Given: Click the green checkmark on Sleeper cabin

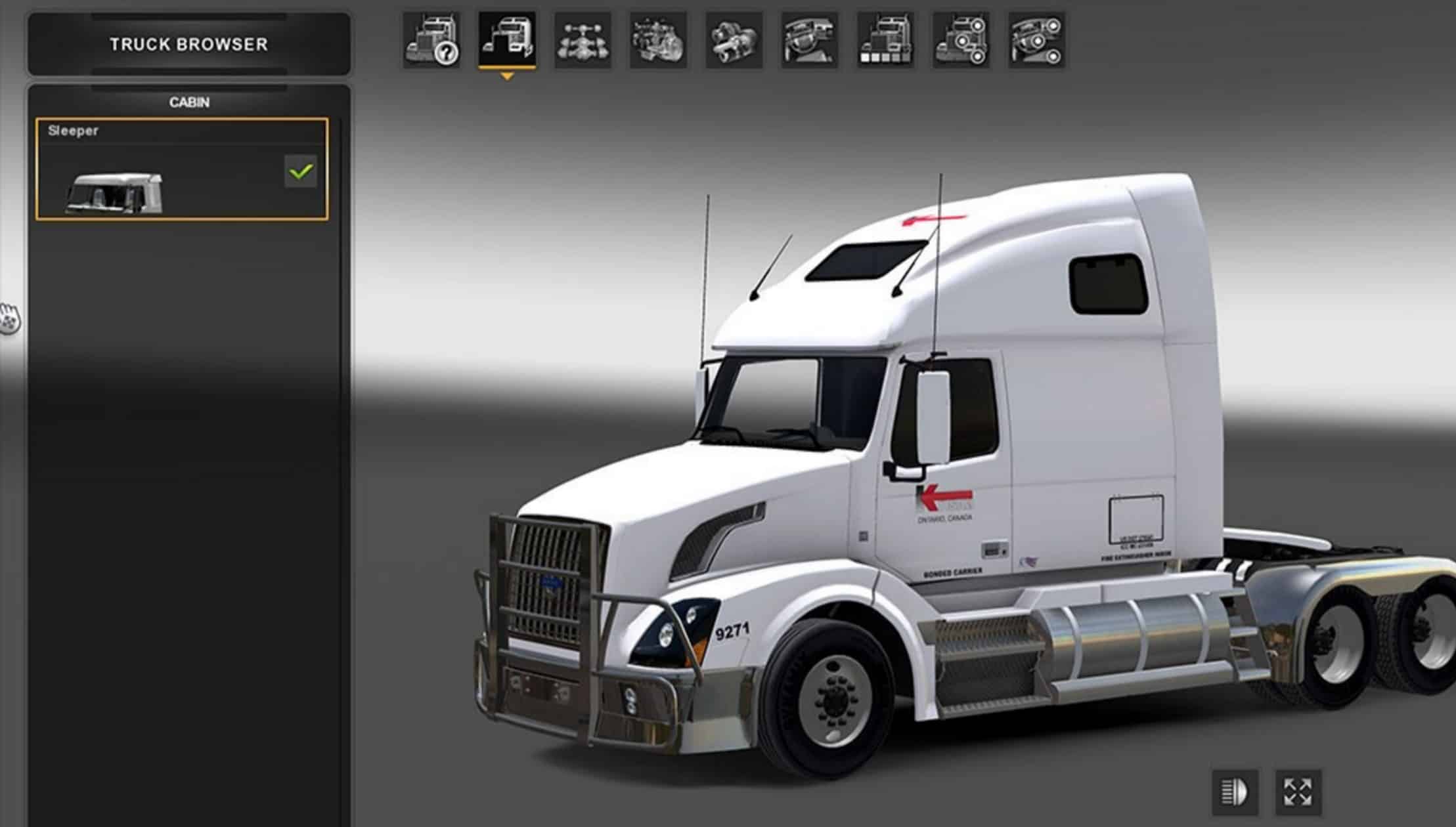Looking at the screenshot, I should pos(301,171).
